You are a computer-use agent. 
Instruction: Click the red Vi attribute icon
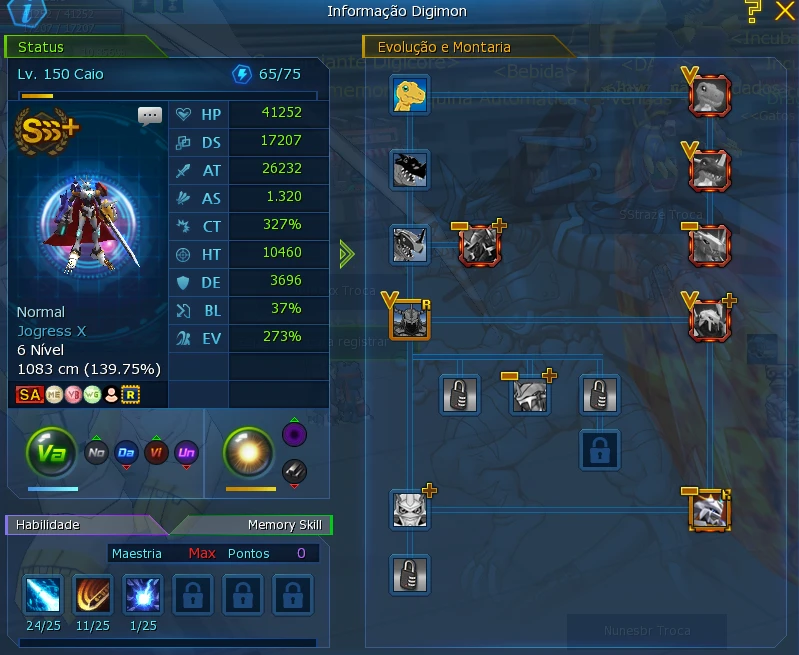click(x=157, y=453)
